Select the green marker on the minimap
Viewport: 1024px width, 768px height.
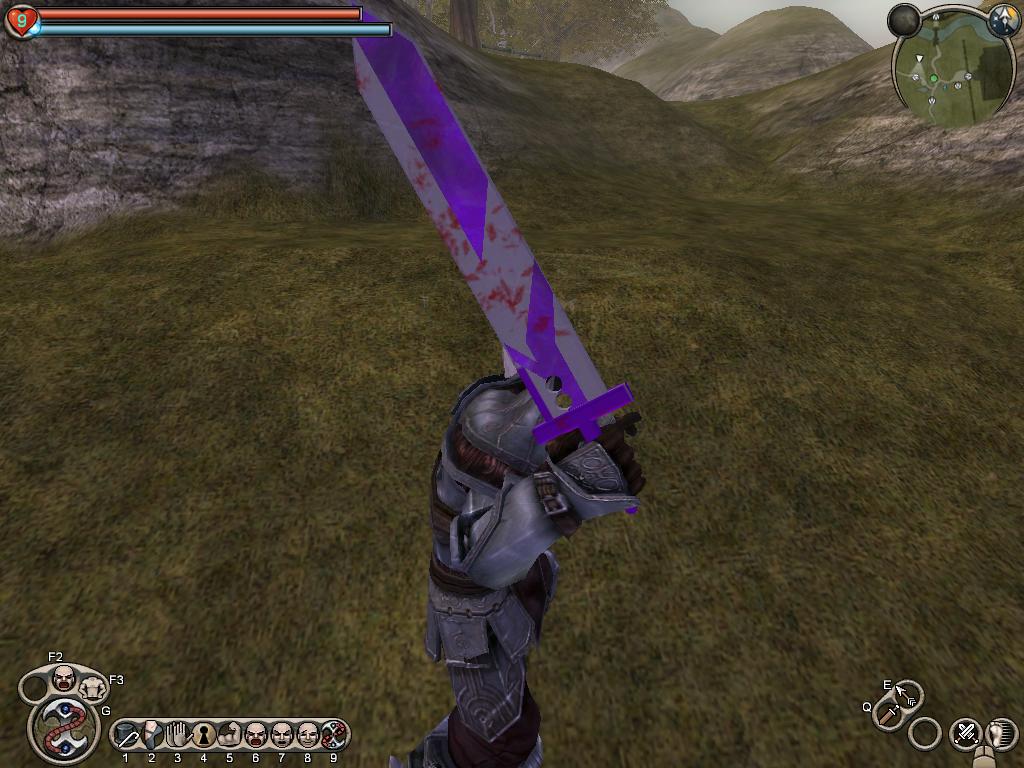pyautogui.click(x=934, y=78)
